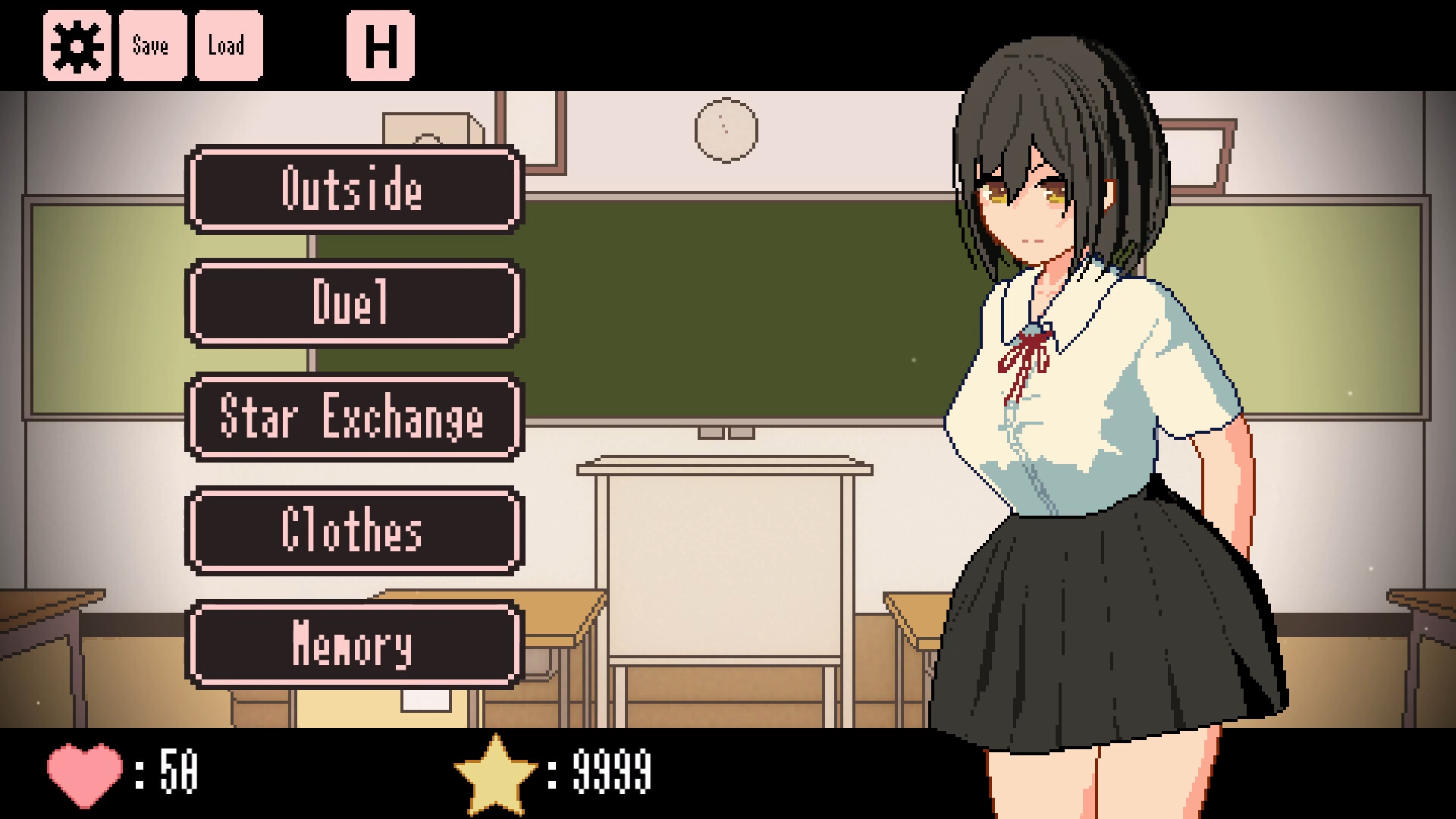Screen dimensions: 1456x819
Task: Start a Duel from the menu
Action: [353, 303]
